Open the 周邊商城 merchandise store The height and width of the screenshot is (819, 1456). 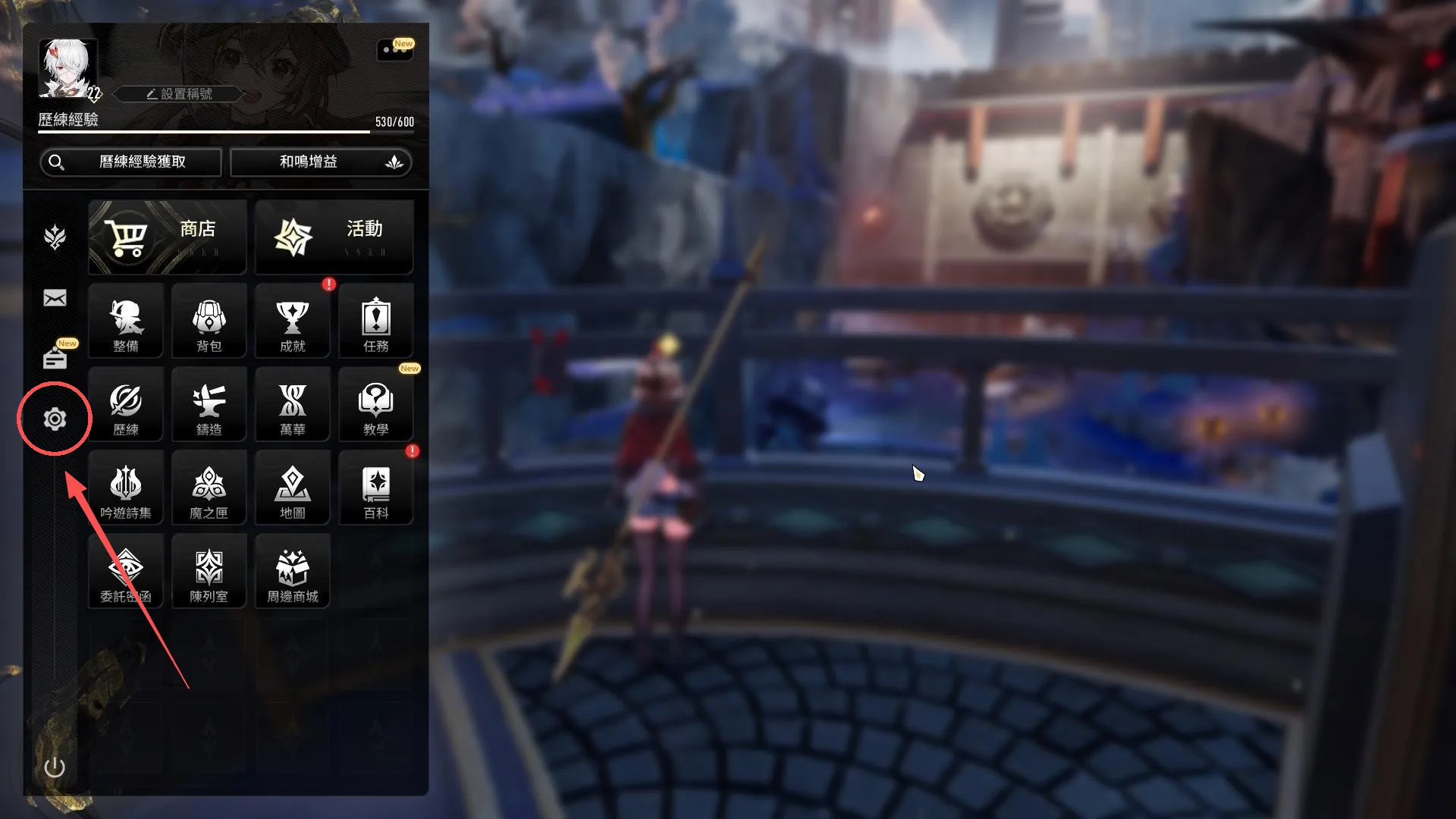click(293, 572)
